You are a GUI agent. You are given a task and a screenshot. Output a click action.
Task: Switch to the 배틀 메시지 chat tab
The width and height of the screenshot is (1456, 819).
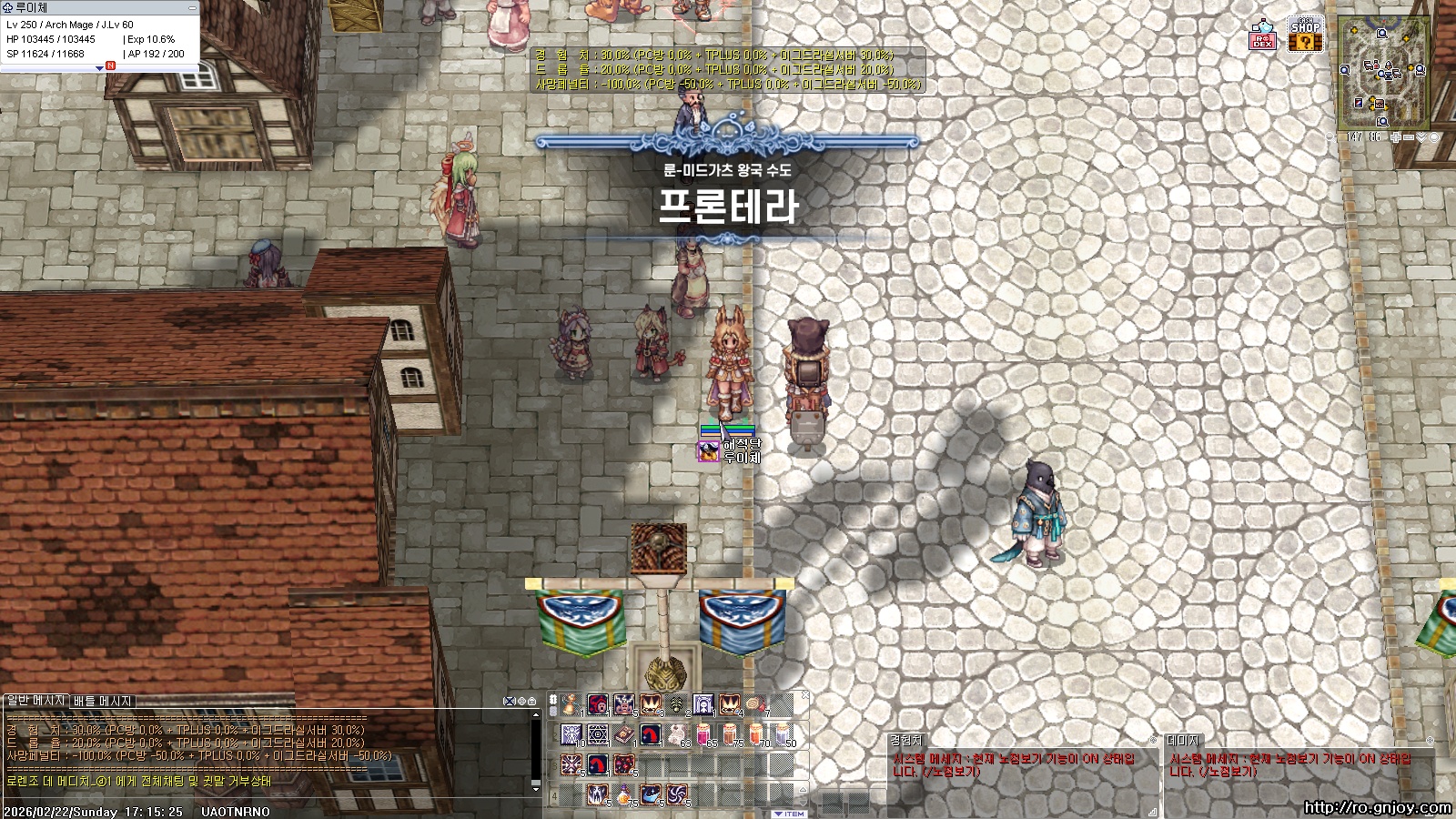pos(103,701)
